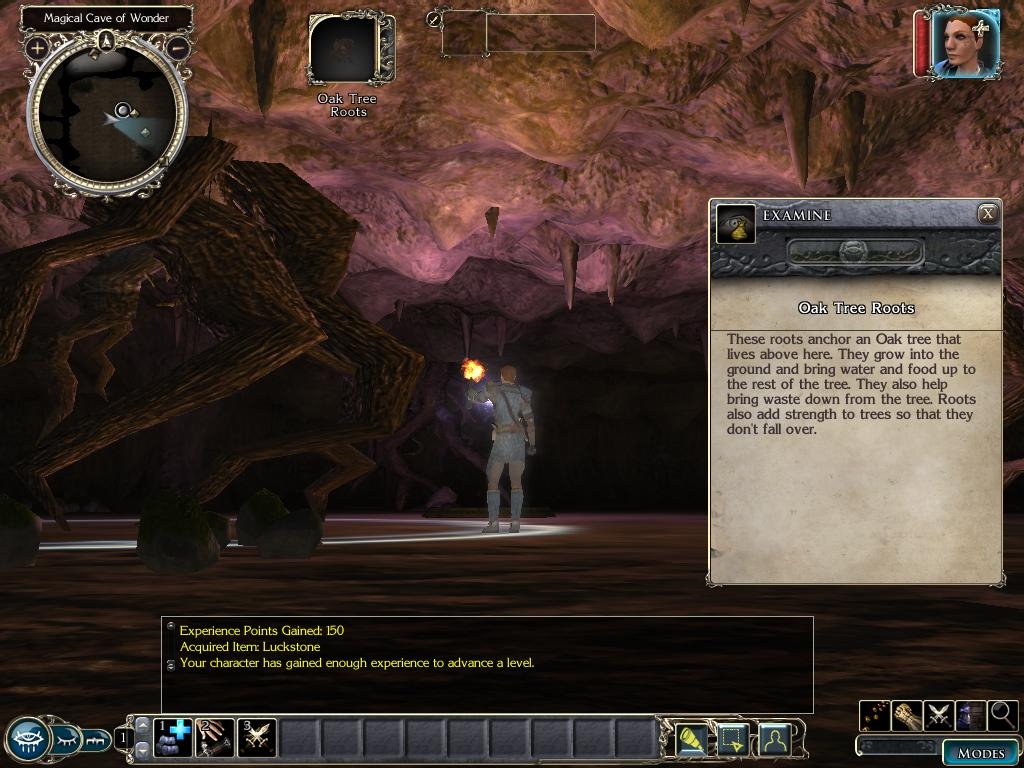The width and height of the screenshot is (1024, 768).
Task: Toggle the crossed swords combat mode icon
Action: (x=939, y=715)
